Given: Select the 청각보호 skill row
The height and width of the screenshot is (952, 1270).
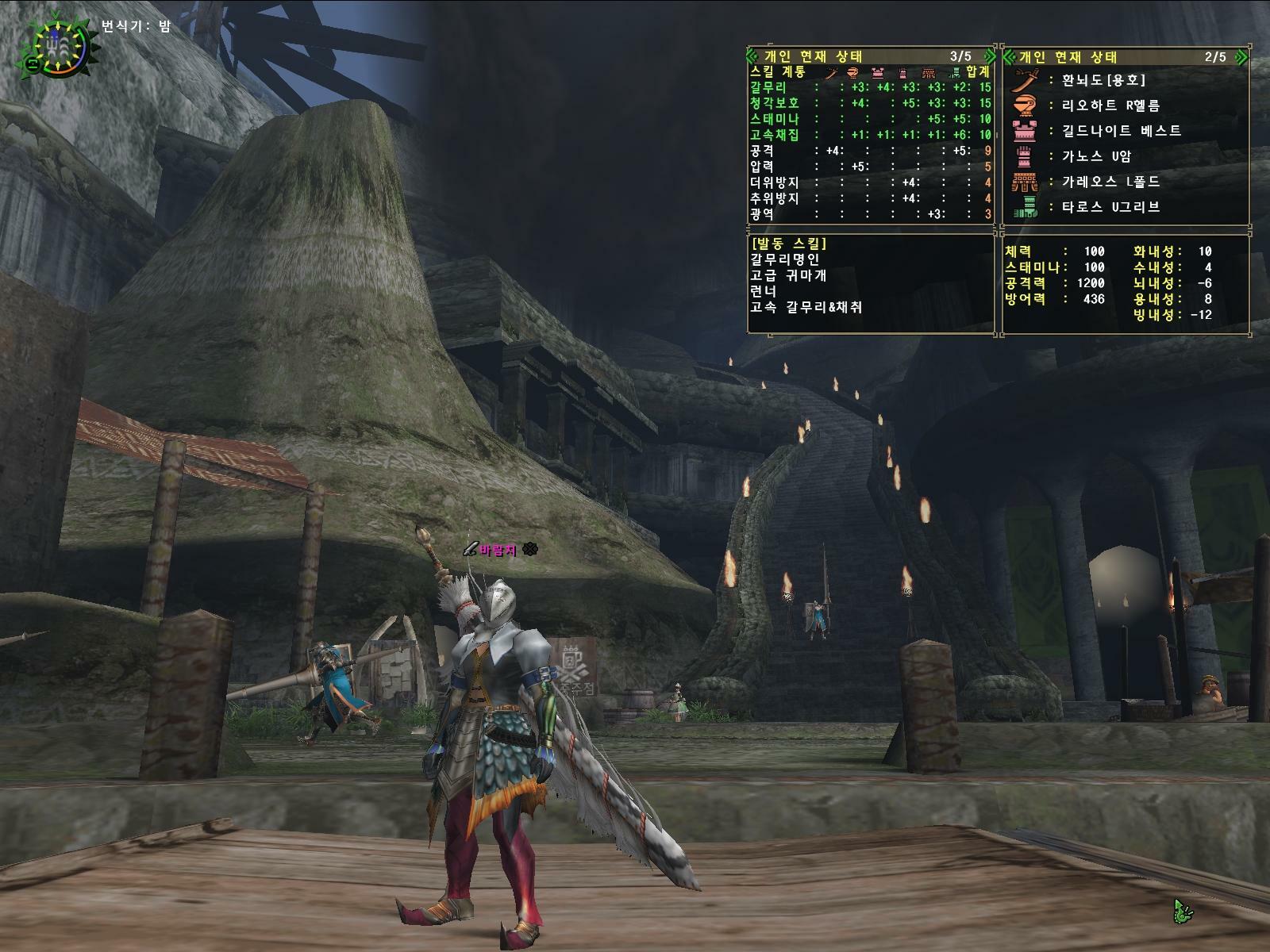Looking at the screenshot, I should [870, 103].
